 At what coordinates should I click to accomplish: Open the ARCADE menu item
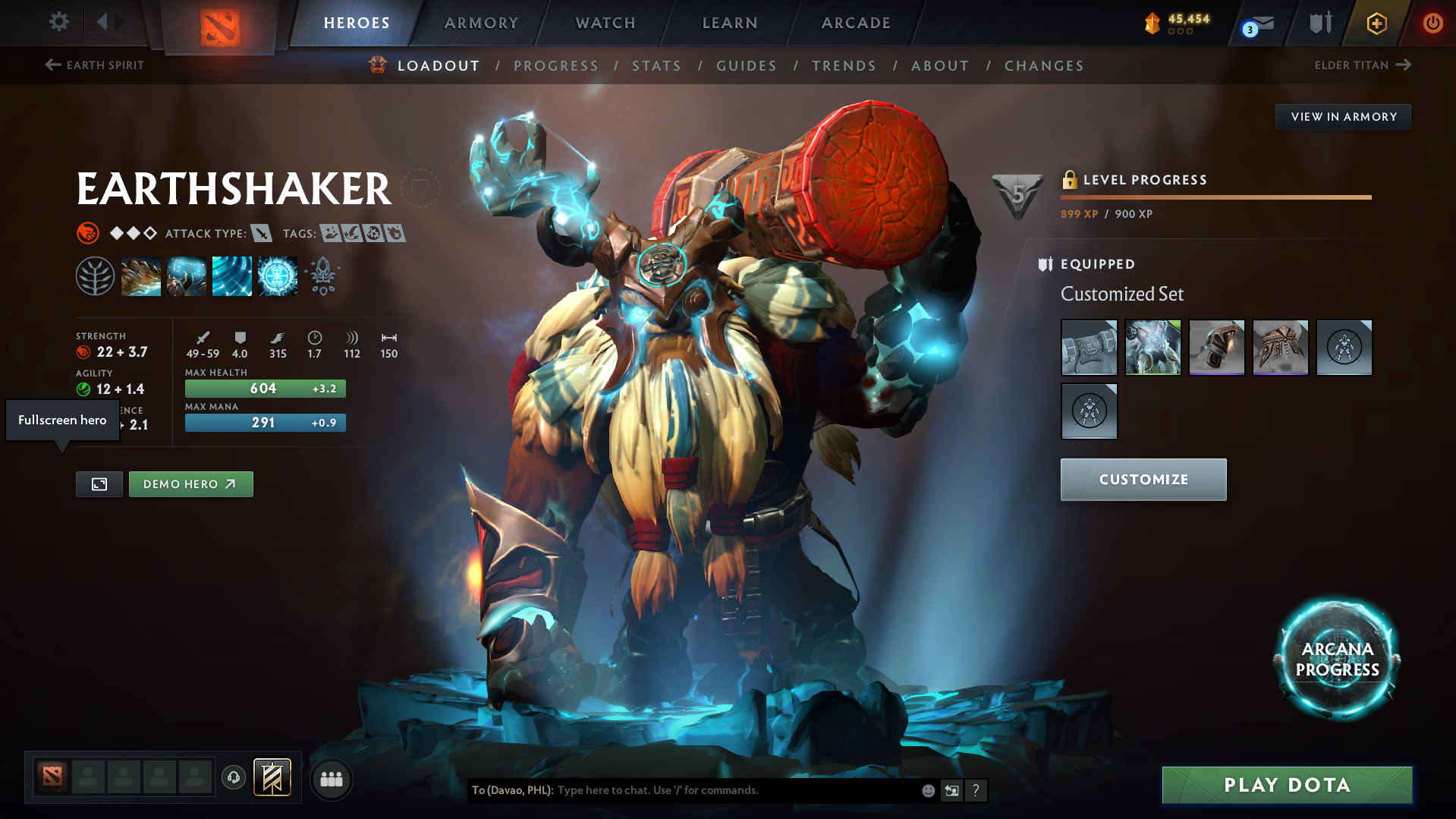tap(855, 23)
